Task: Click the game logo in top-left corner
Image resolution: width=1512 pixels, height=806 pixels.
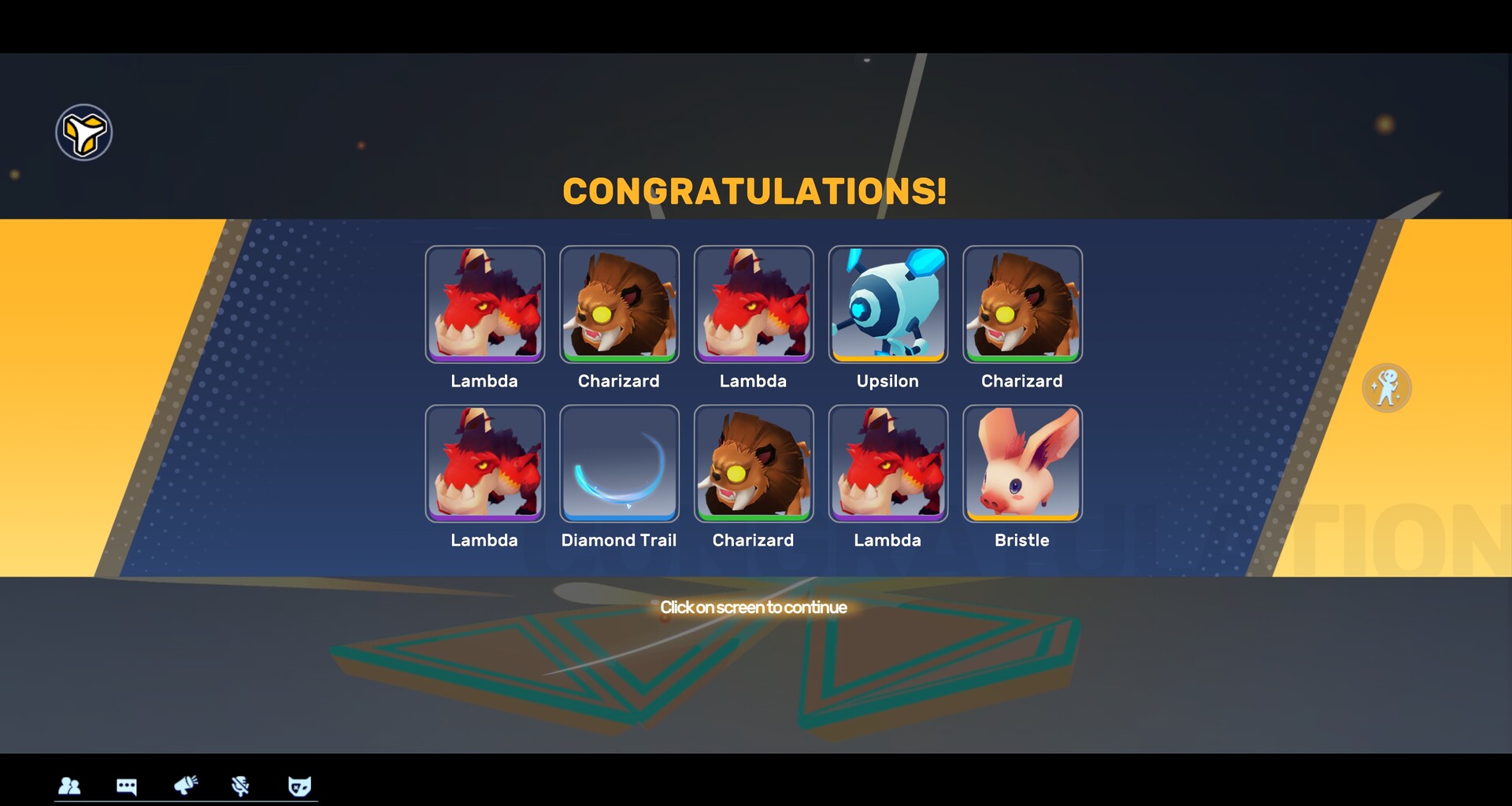Action: point(83,131)
